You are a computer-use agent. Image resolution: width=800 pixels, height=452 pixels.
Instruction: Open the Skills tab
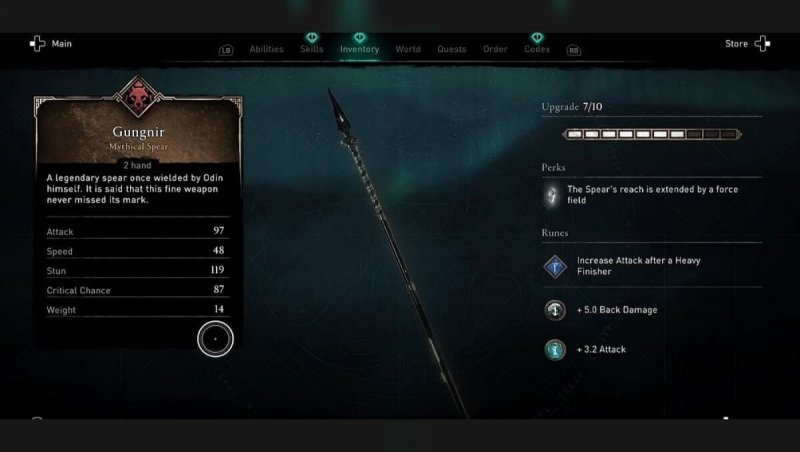click(x=312, y=49)
